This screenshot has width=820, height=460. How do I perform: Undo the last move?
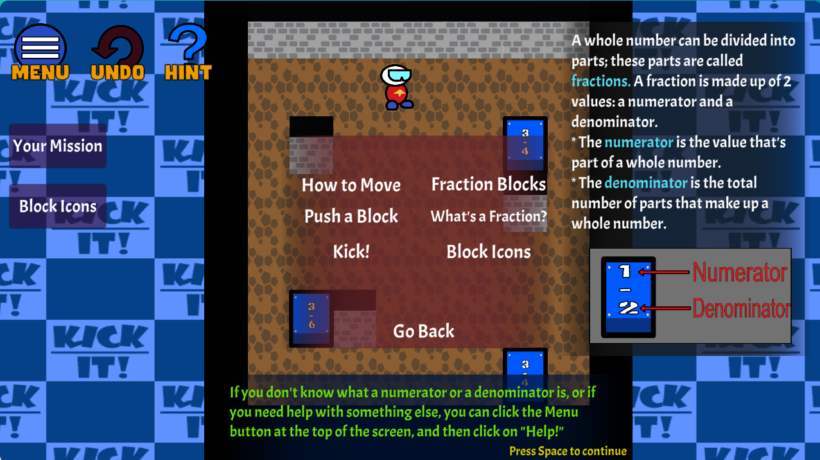coord(117,50)
